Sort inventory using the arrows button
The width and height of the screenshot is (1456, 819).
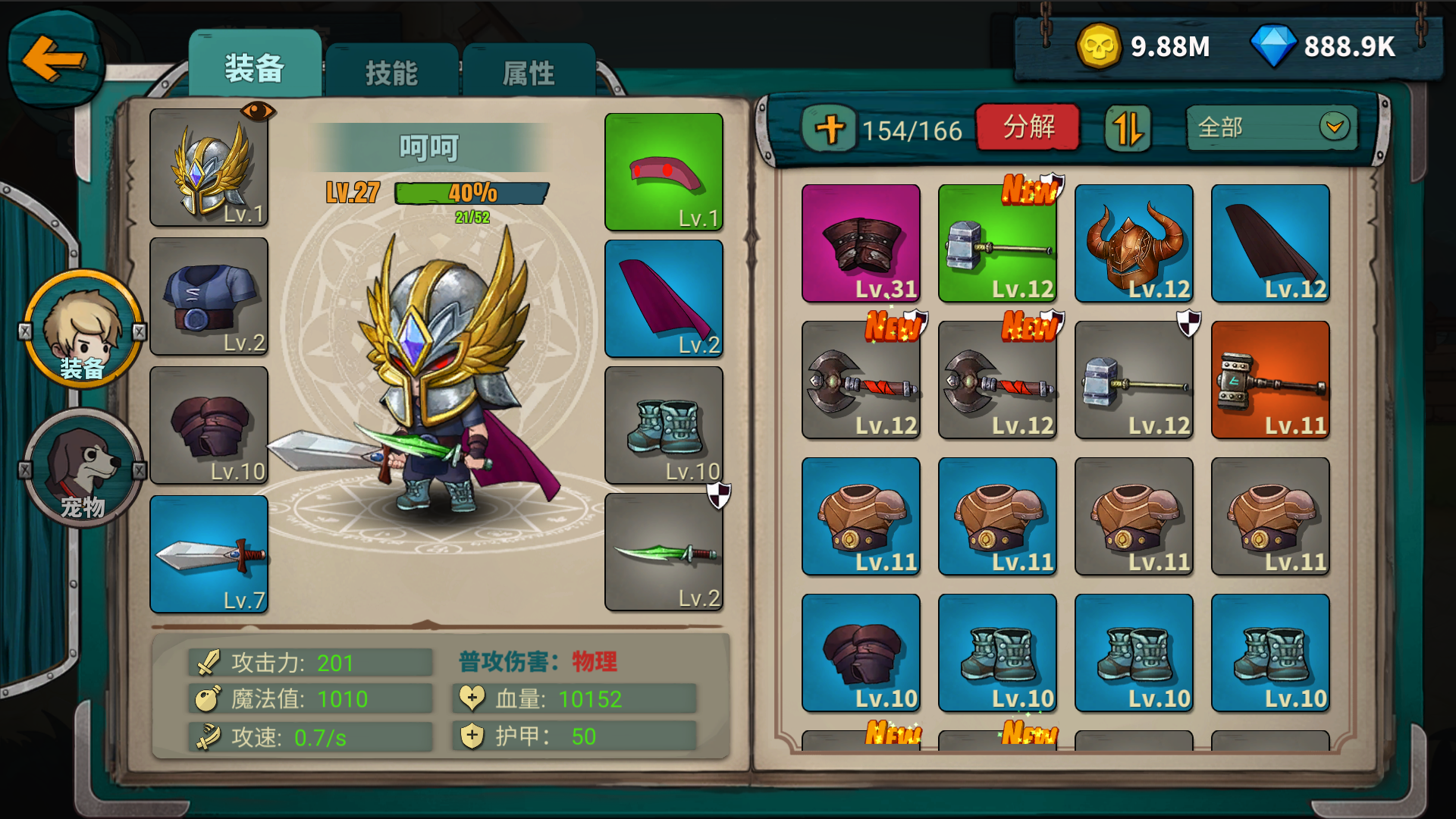tap(1128, 128)
